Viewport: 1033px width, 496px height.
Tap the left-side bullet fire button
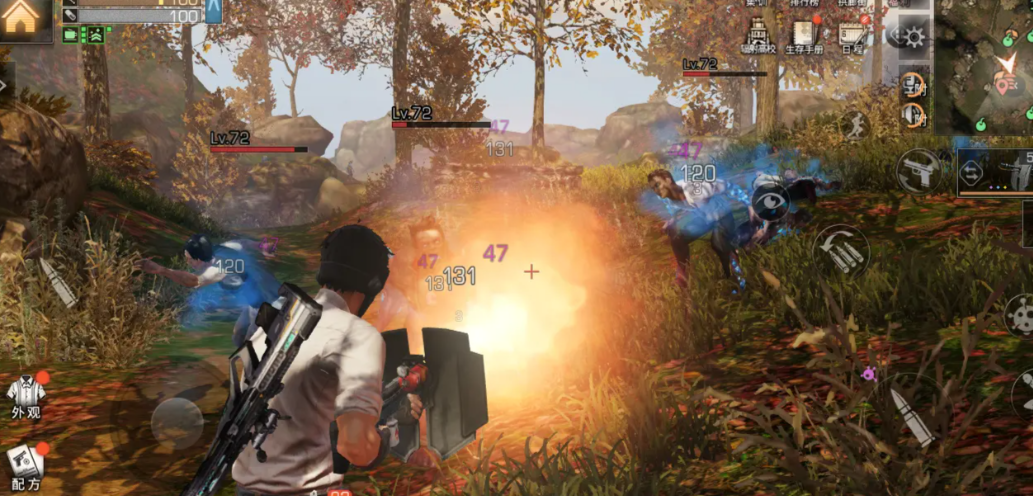[x=57, y=283]
